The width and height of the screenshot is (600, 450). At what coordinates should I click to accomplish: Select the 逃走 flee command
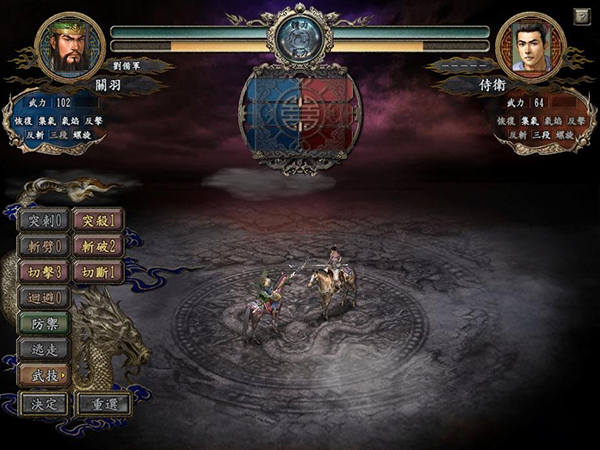pos(44,349)
